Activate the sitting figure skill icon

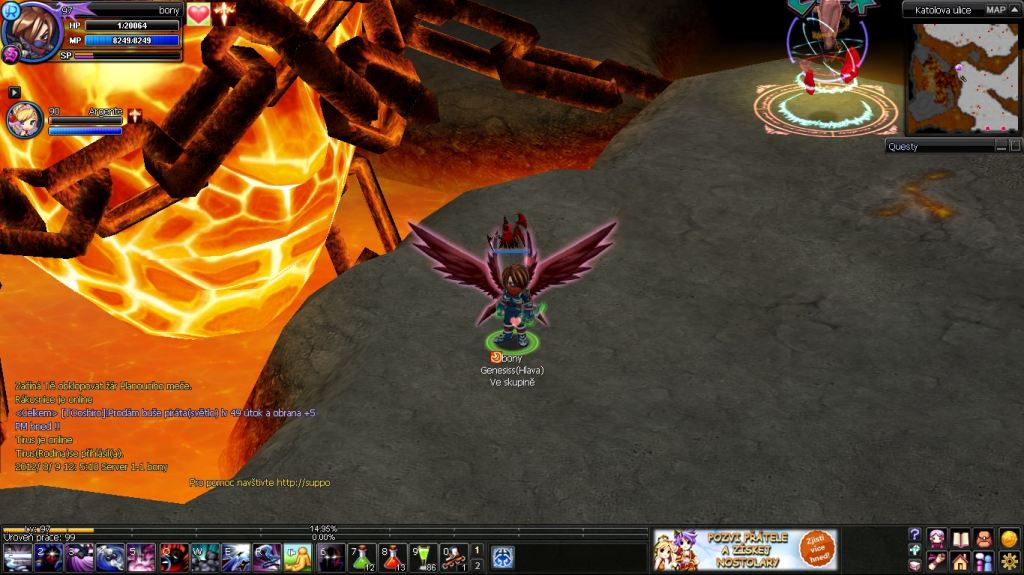(x=297, y=557)
